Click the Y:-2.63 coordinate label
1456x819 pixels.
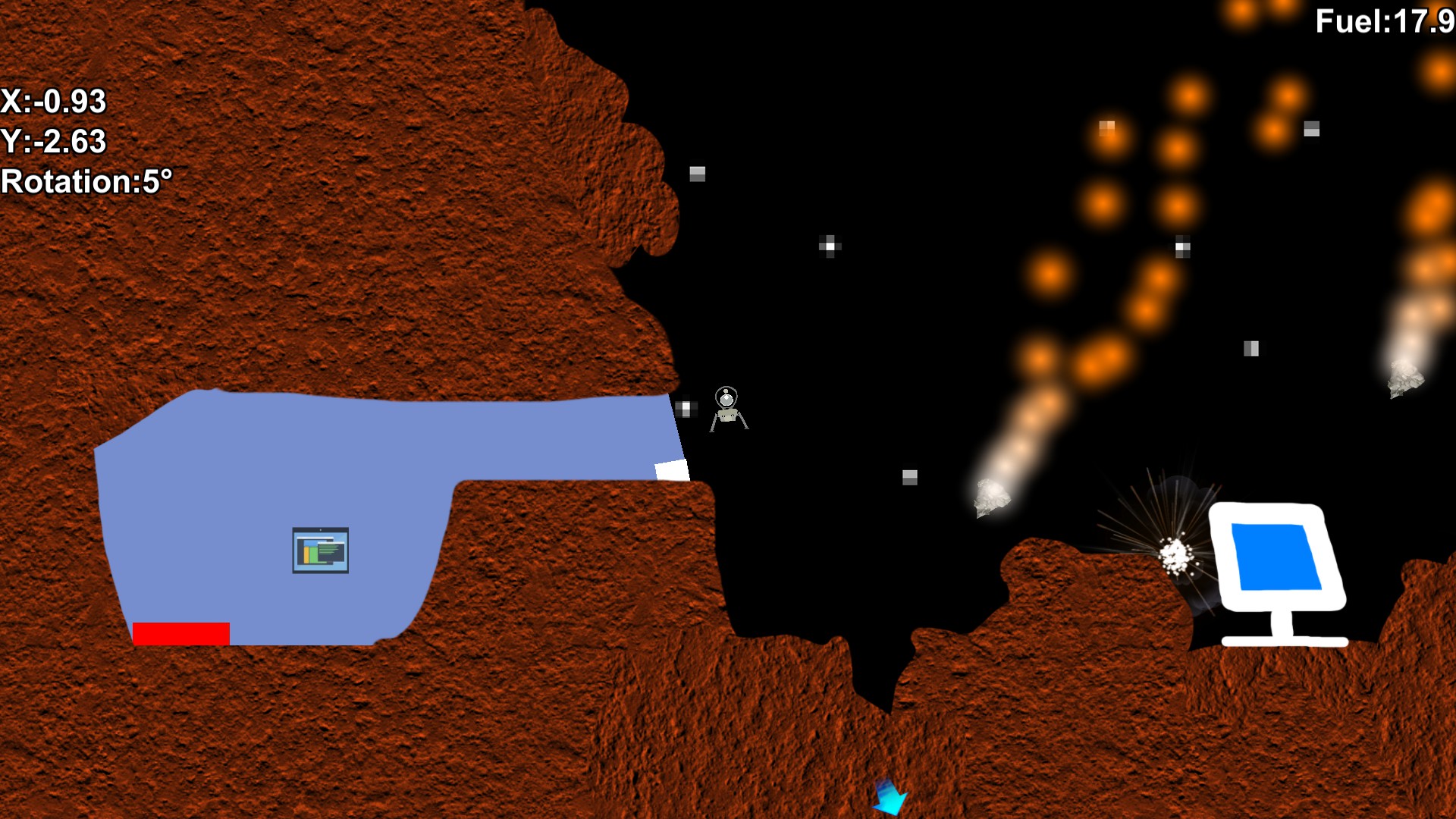point(53,143)
